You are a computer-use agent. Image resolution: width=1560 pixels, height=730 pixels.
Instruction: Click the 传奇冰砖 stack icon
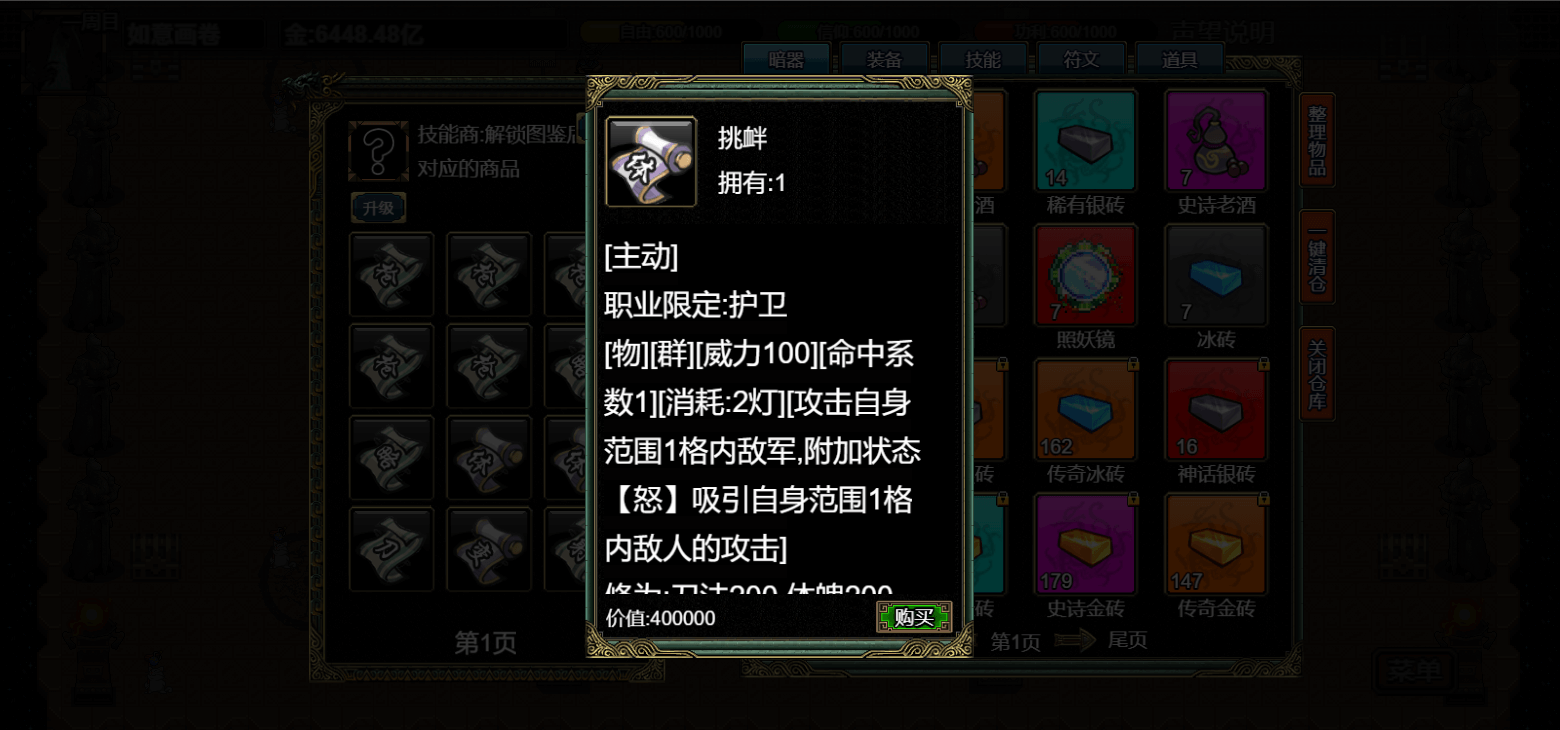pos(1085,407)
